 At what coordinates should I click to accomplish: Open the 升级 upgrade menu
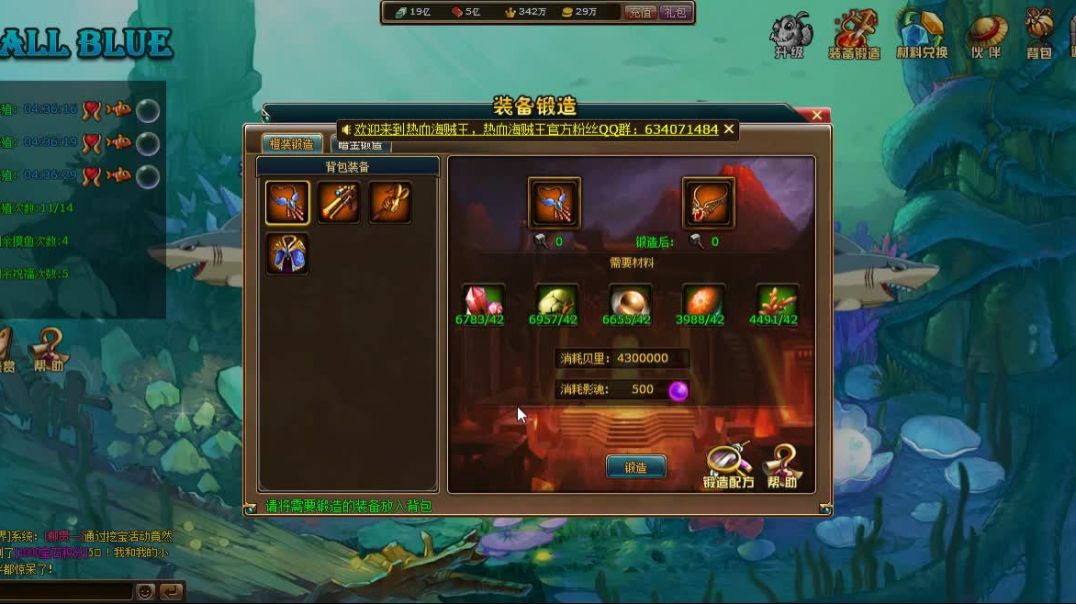(790, 36)
